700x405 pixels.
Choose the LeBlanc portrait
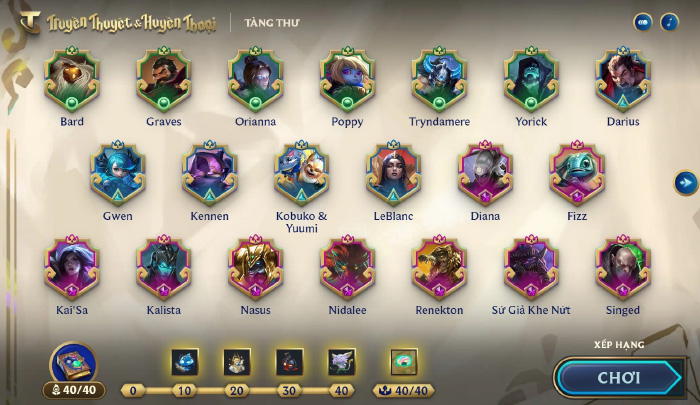click(394, 173)
